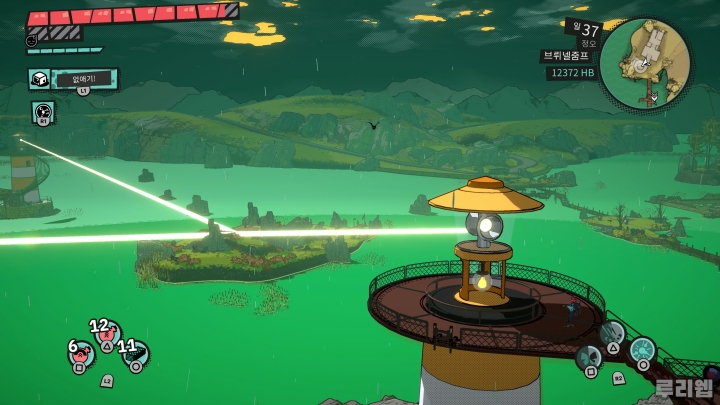Use the red consumable with count 12
This screenshot has width=720, height=405.
tap(105, 334)
